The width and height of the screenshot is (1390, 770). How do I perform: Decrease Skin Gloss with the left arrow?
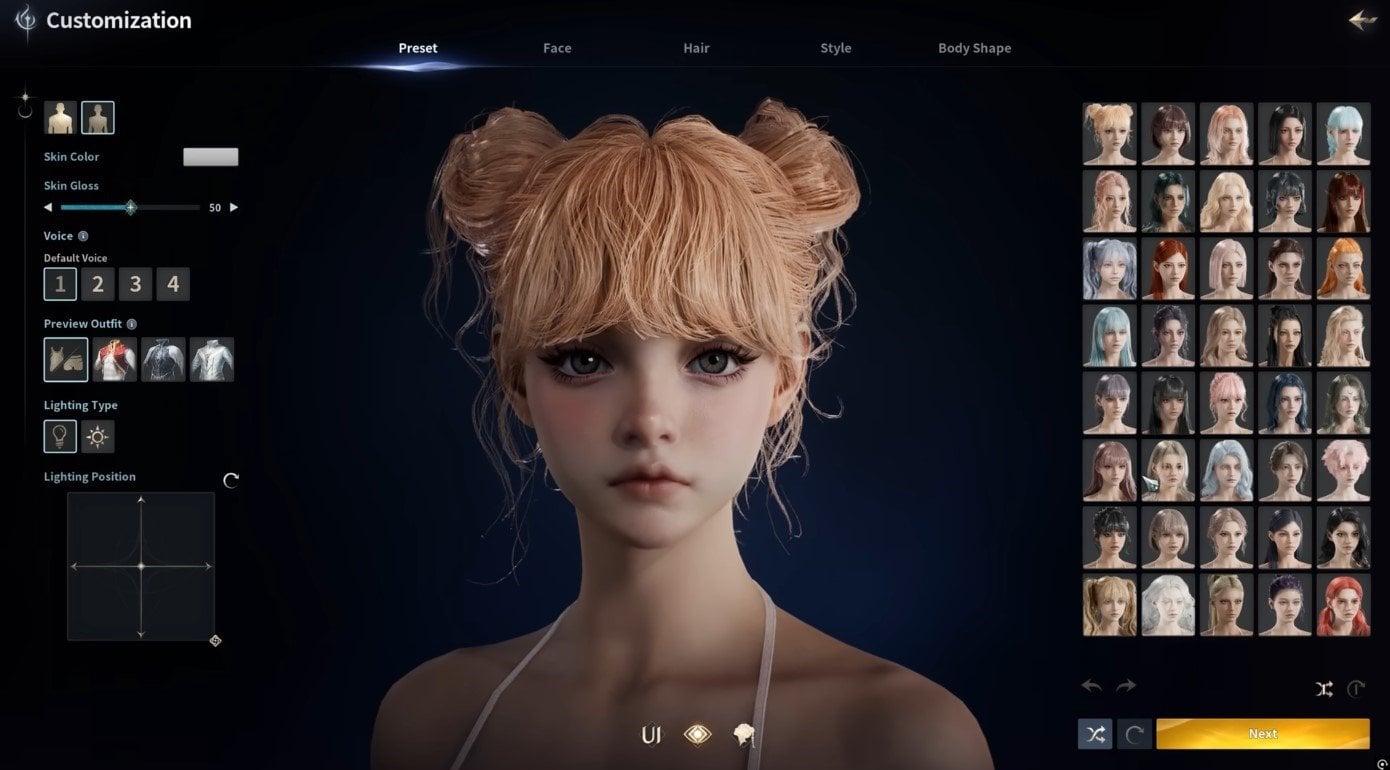point(48,208)
